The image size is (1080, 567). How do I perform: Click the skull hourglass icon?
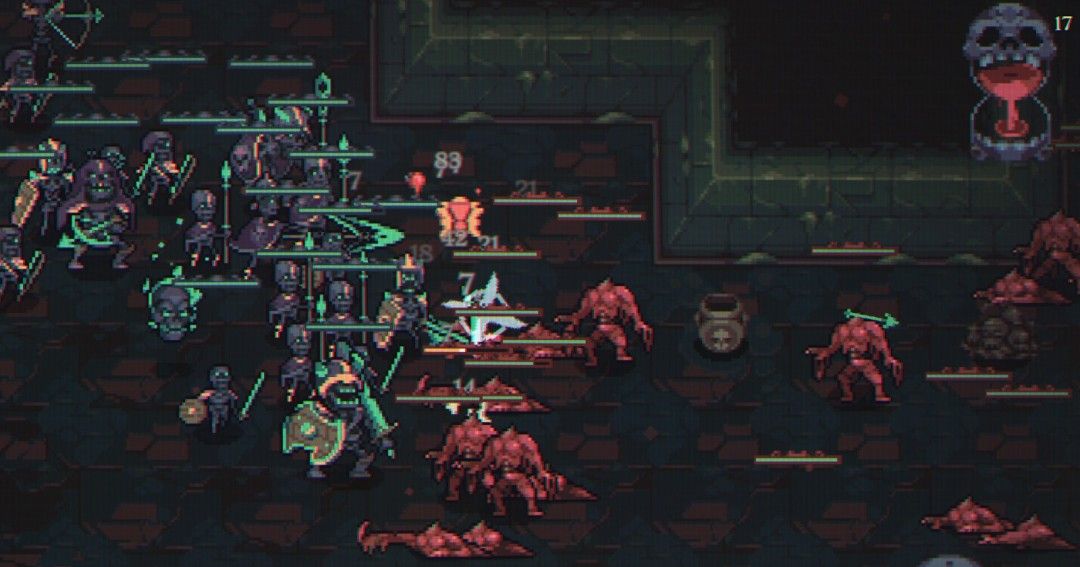tap(1009, 82)
